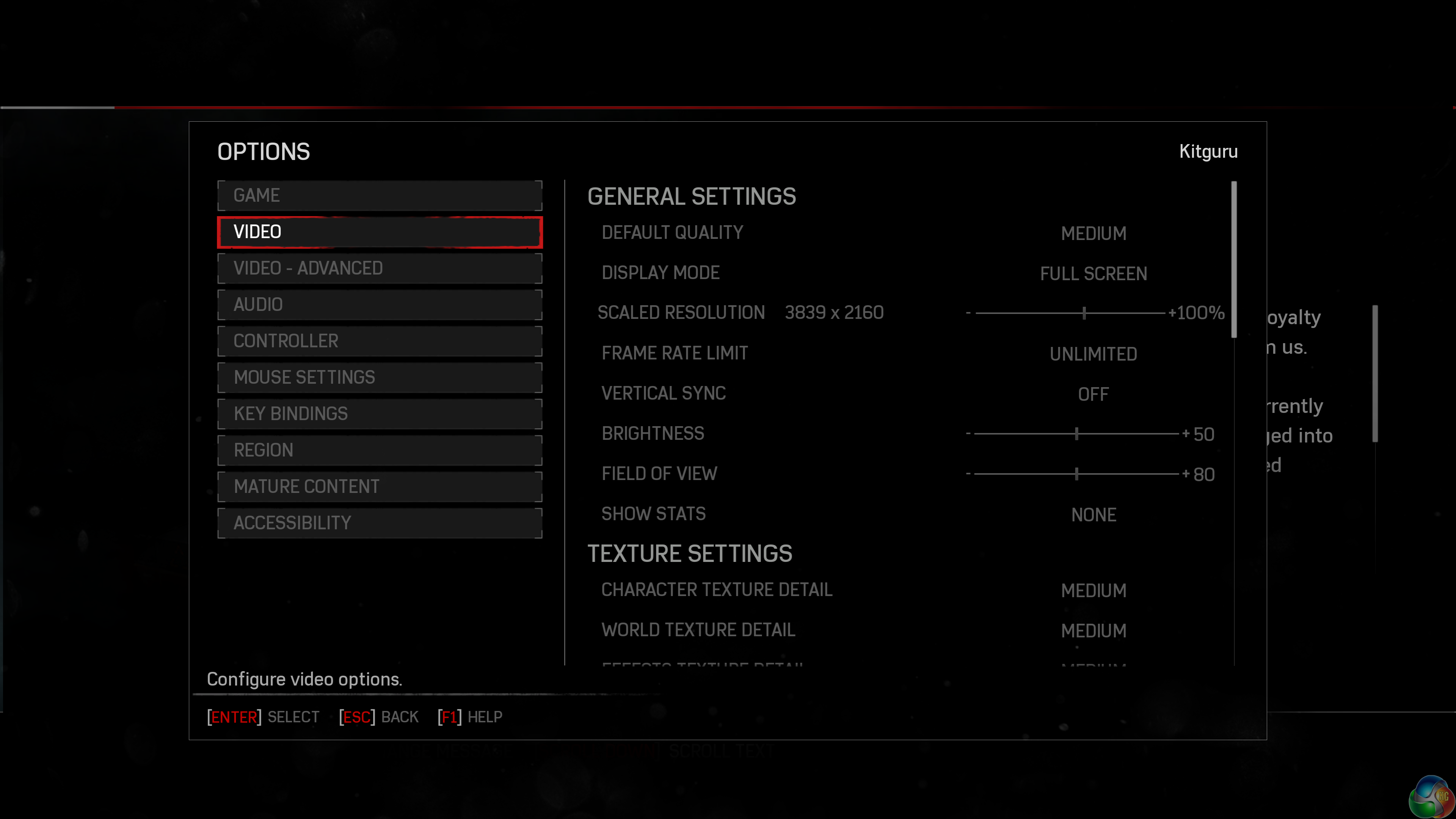Viewport: 1456px width, 819px height.
Task: Select the Video options category
Action: point(379,232)
